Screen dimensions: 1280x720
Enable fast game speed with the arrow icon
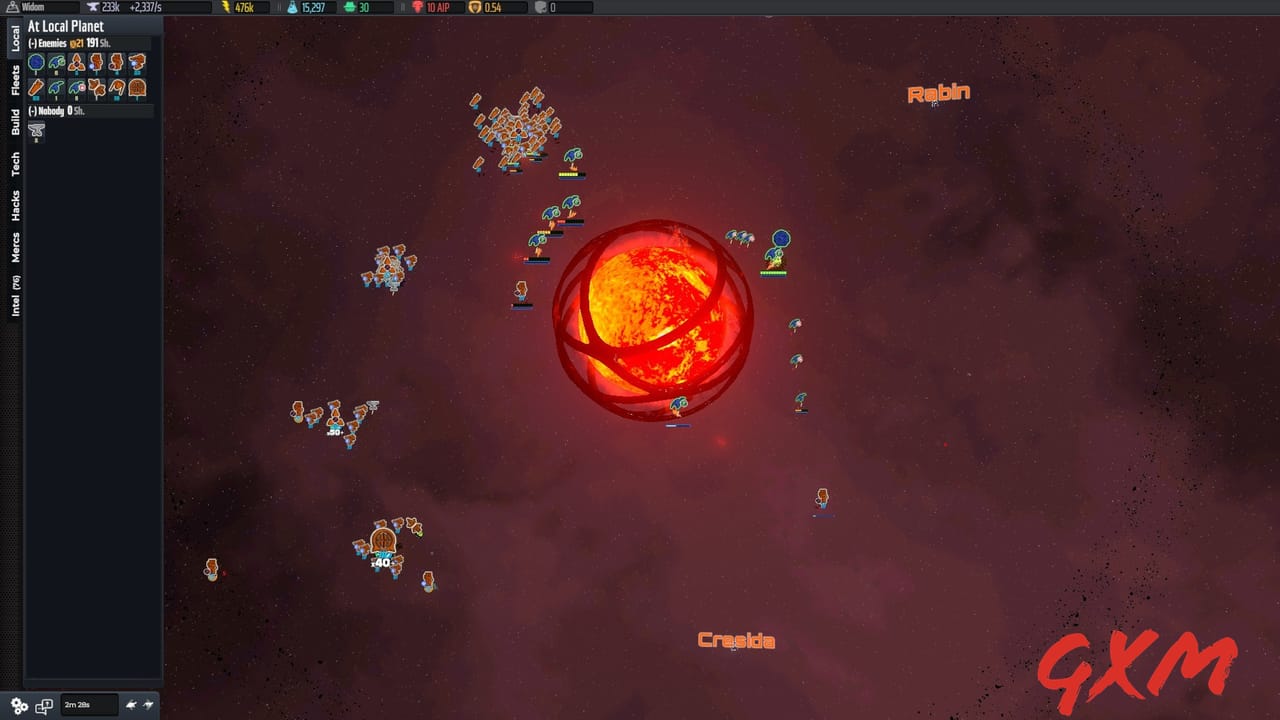[x=147, y=704]
